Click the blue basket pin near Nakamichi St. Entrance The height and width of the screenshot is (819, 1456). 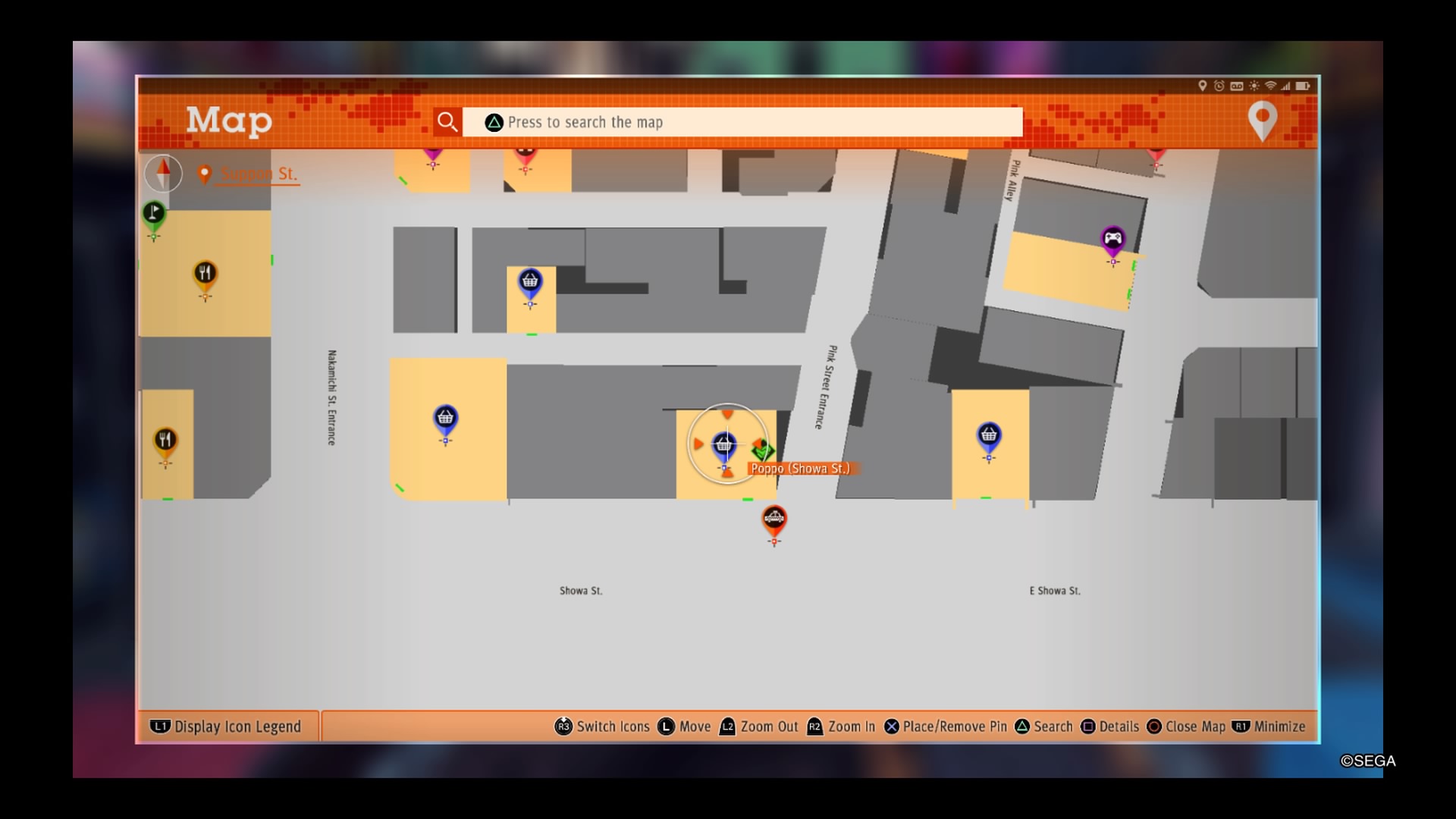coord(445,417)
